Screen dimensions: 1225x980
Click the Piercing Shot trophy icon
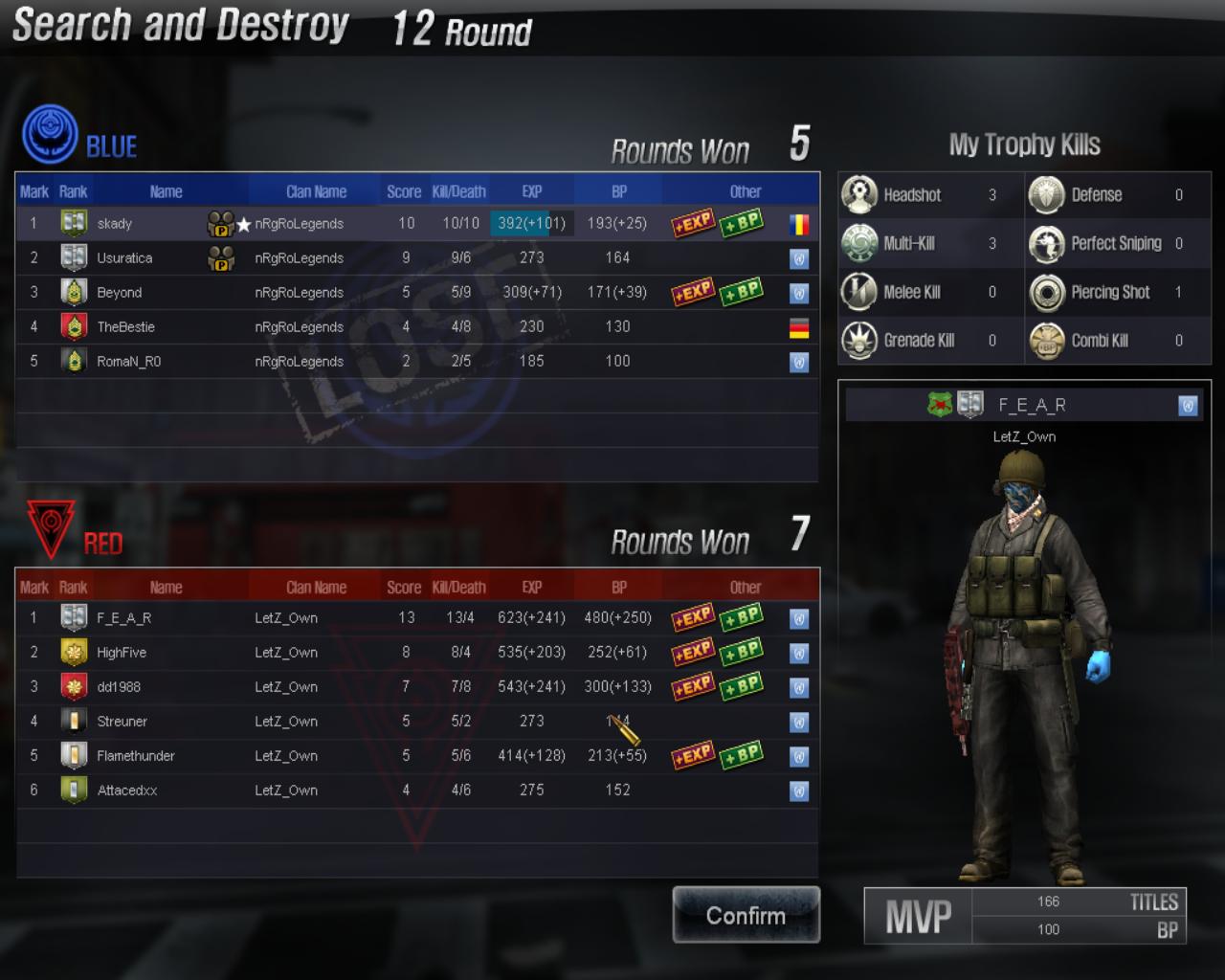pyautogui.click(x=1045, y=292)
